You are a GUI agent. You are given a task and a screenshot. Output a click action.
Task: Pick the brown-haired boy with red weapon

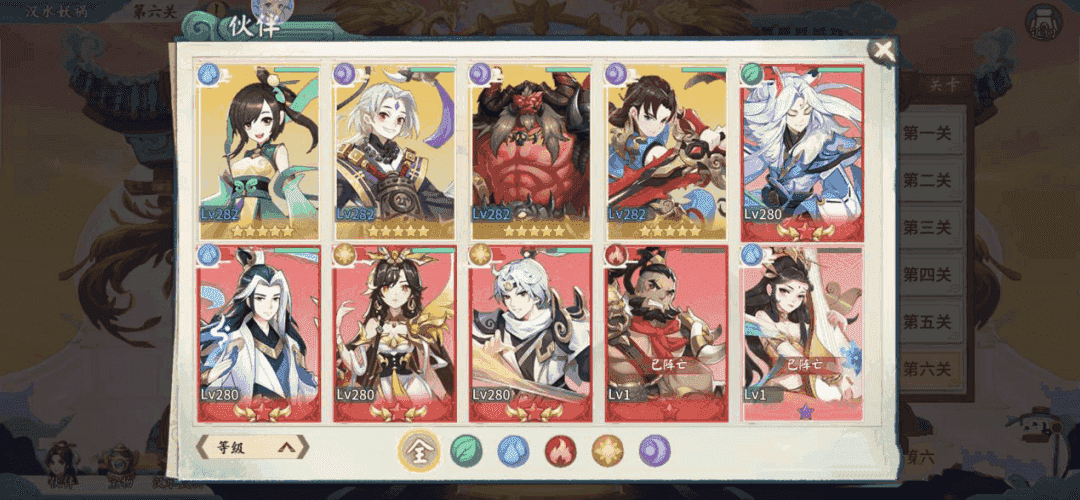[666, 152]
